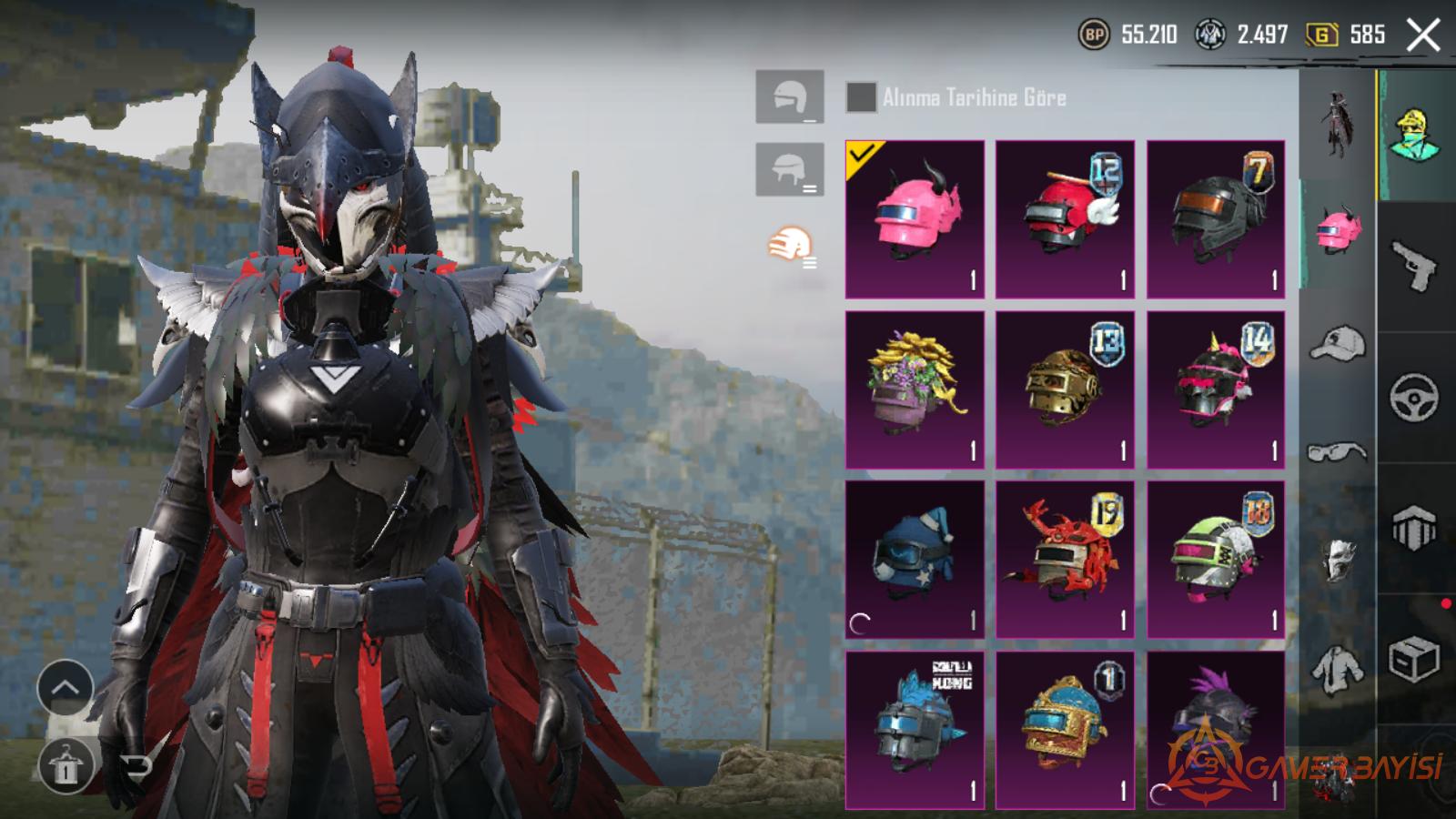The height and width of the screenshot is (819, 1456).
Task: Select the golden knight helmet skin
Action: 1065,389
